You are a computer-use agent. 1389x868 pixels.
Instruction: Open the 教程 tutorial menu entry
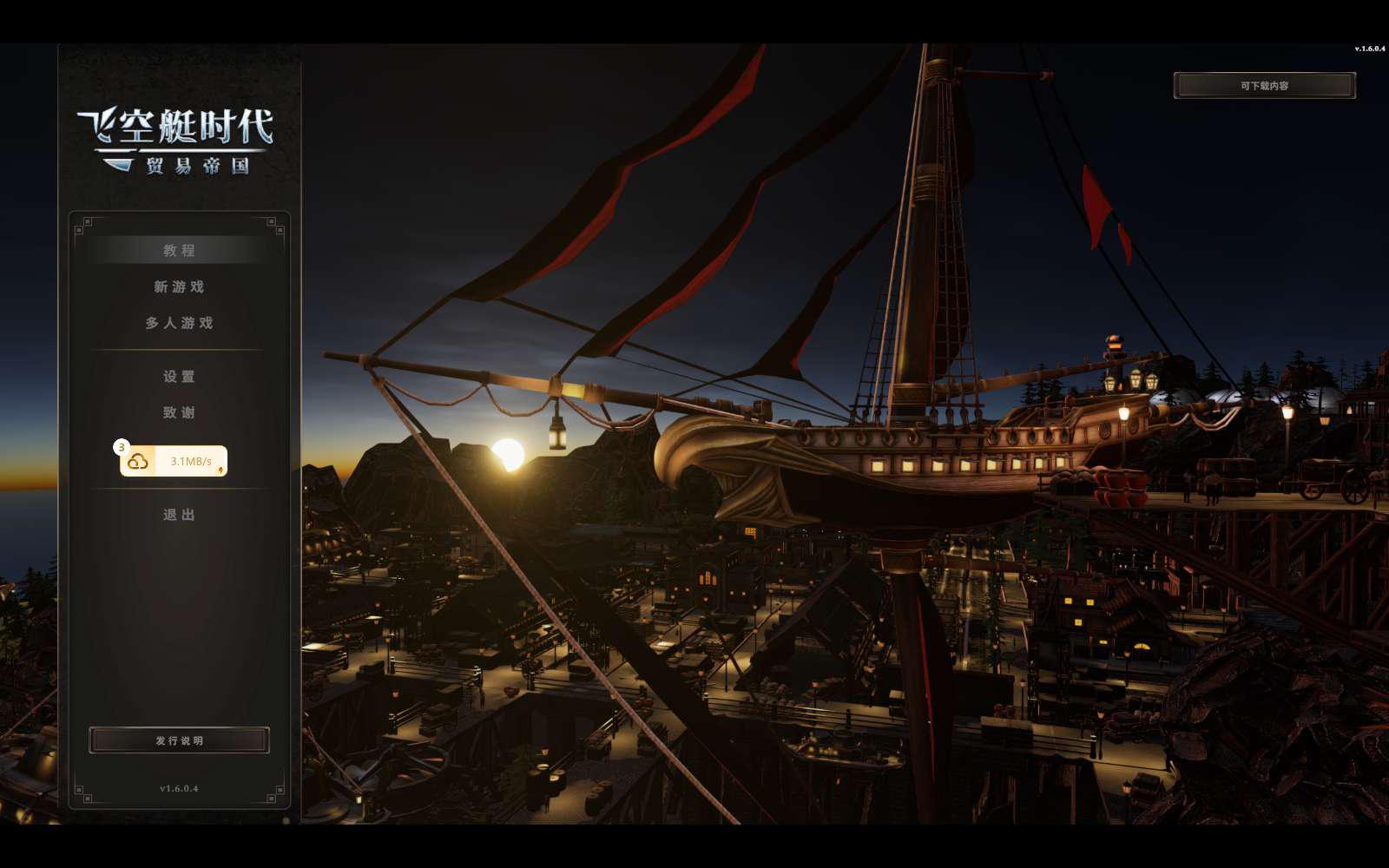179,251
